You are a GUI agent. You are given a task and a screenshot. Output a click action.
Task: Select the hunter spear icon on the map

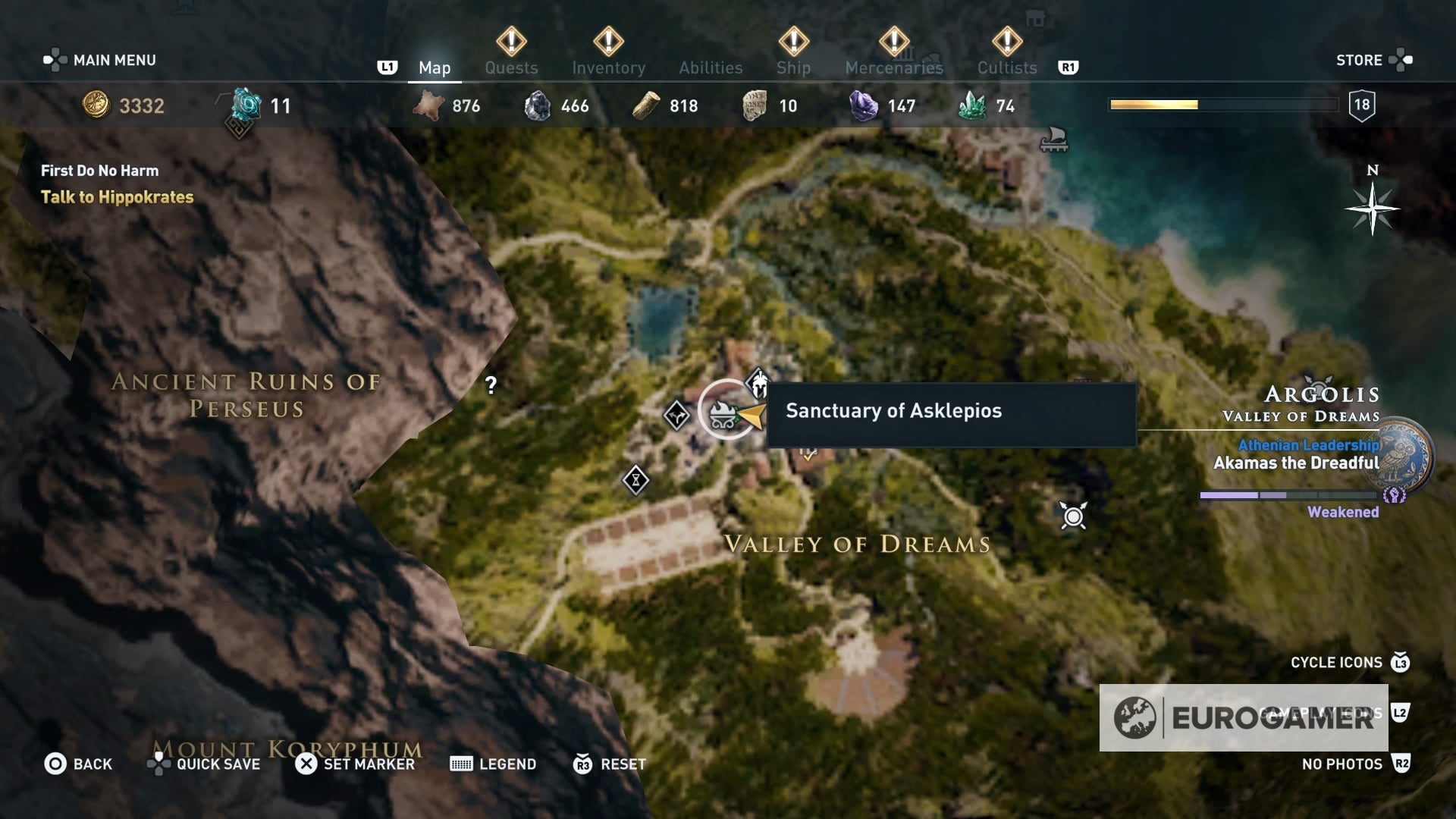click(1075, 516)
